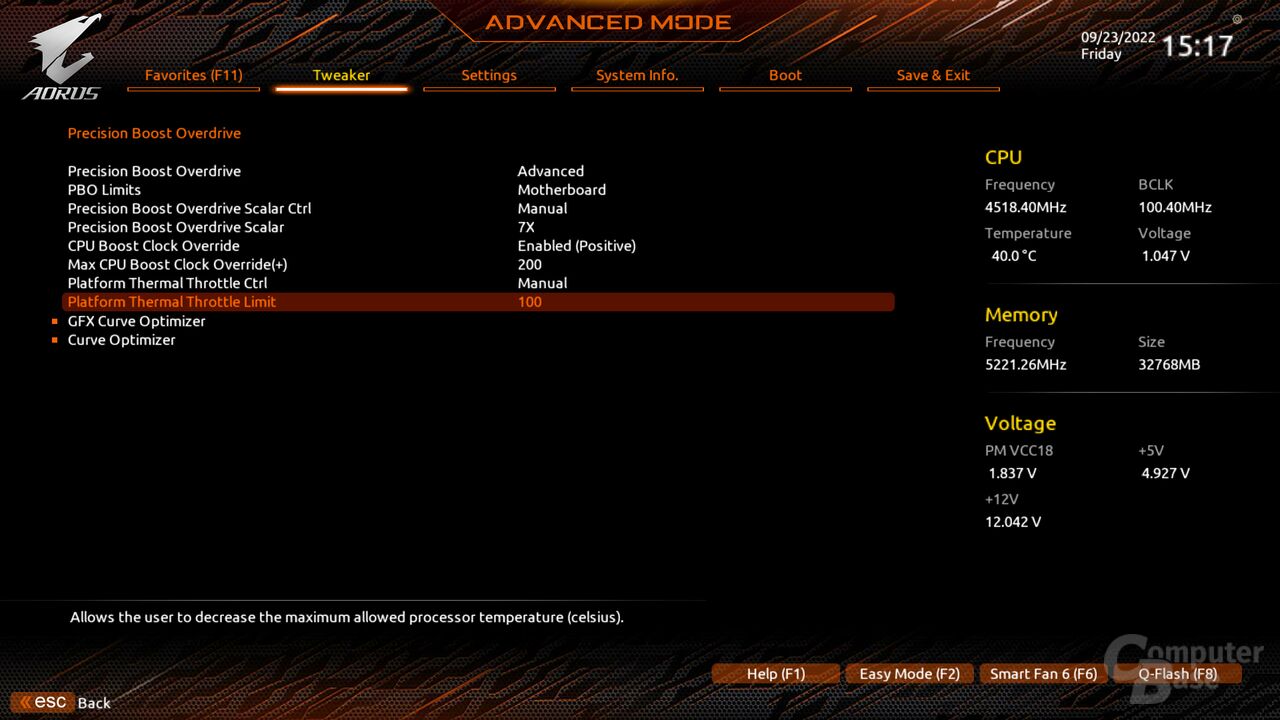Screen dimensions: 1280x720
Task: Edit the Precision Boost Overdrive Scalar 7X value
Action: coord(526,227)
